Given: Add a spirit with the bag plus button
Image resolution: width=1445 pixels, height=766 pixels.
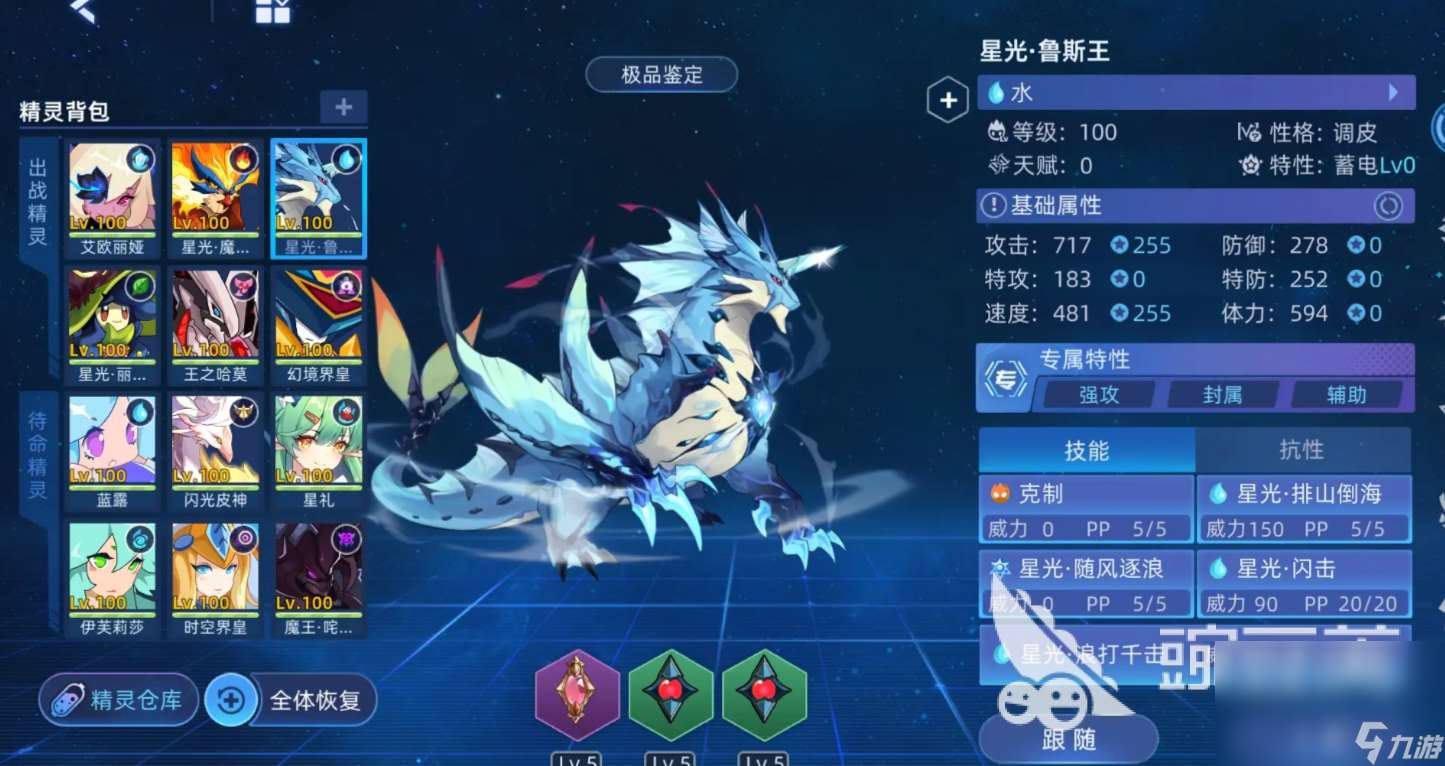Looking at the screenshot, I should [x=343, y=107].
